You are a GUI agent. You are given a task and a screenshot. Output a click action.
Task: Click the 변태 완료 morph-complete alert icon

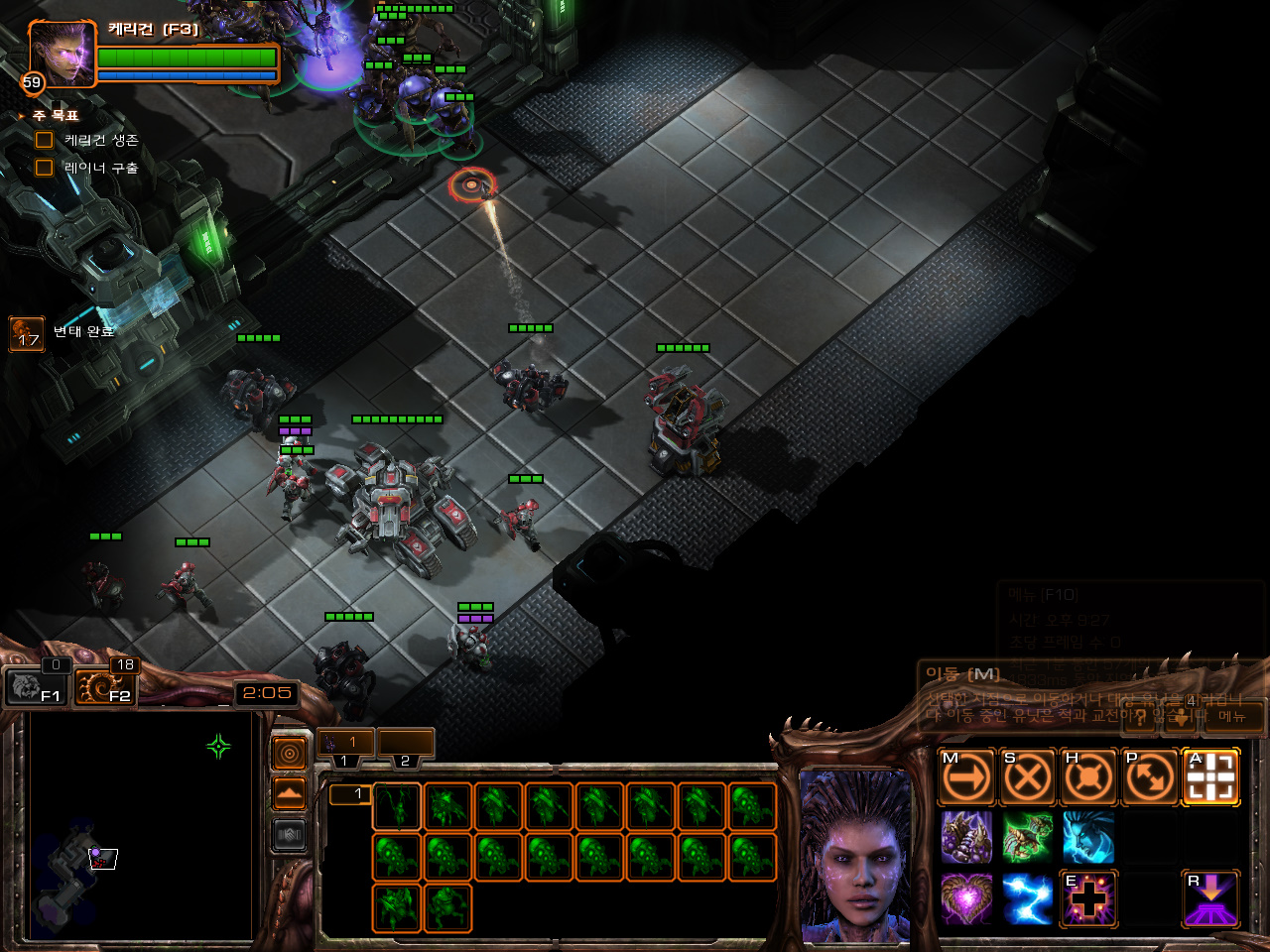click(27, 334)
